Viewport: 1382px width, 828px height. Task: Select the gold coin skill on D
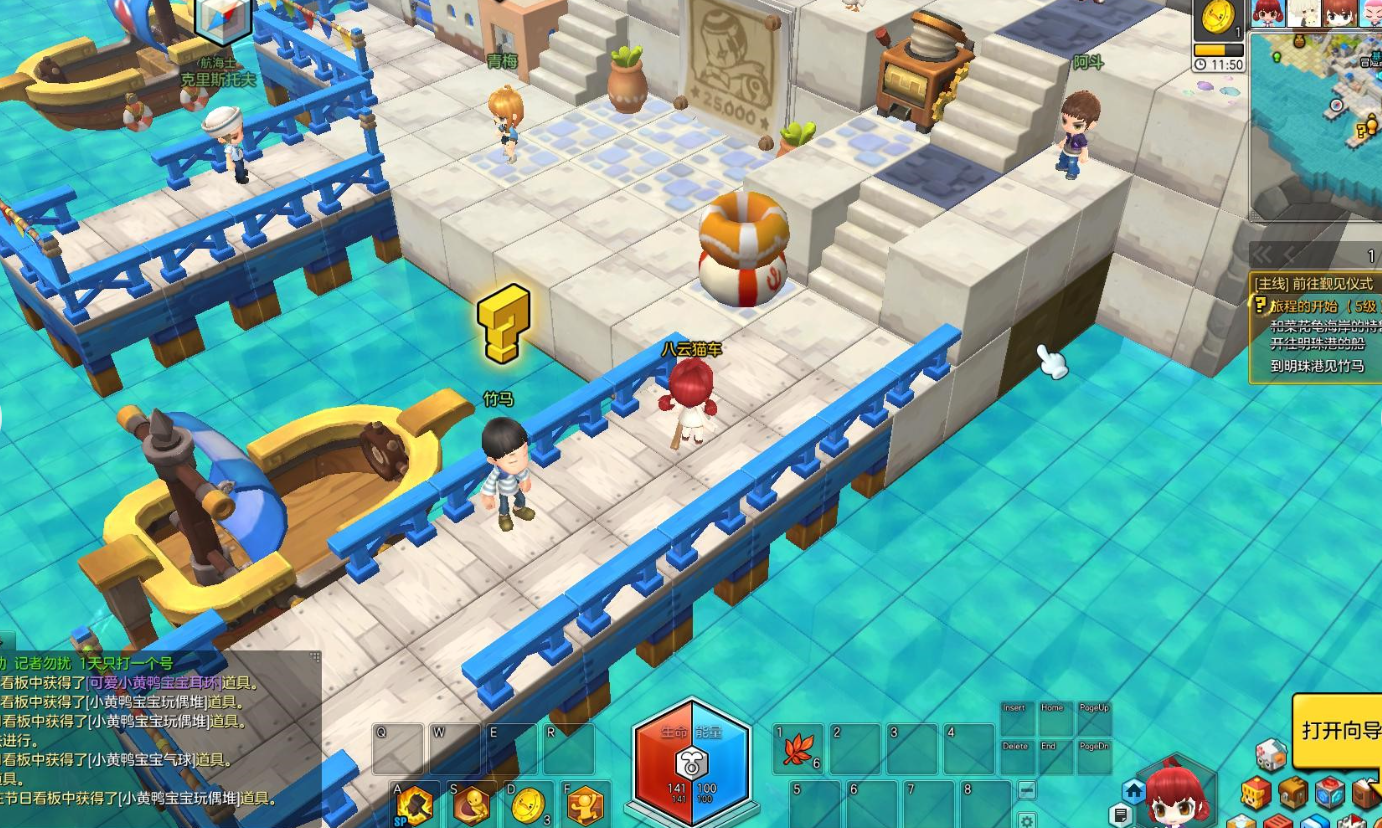pyautogui.click(x=527, y=804)
